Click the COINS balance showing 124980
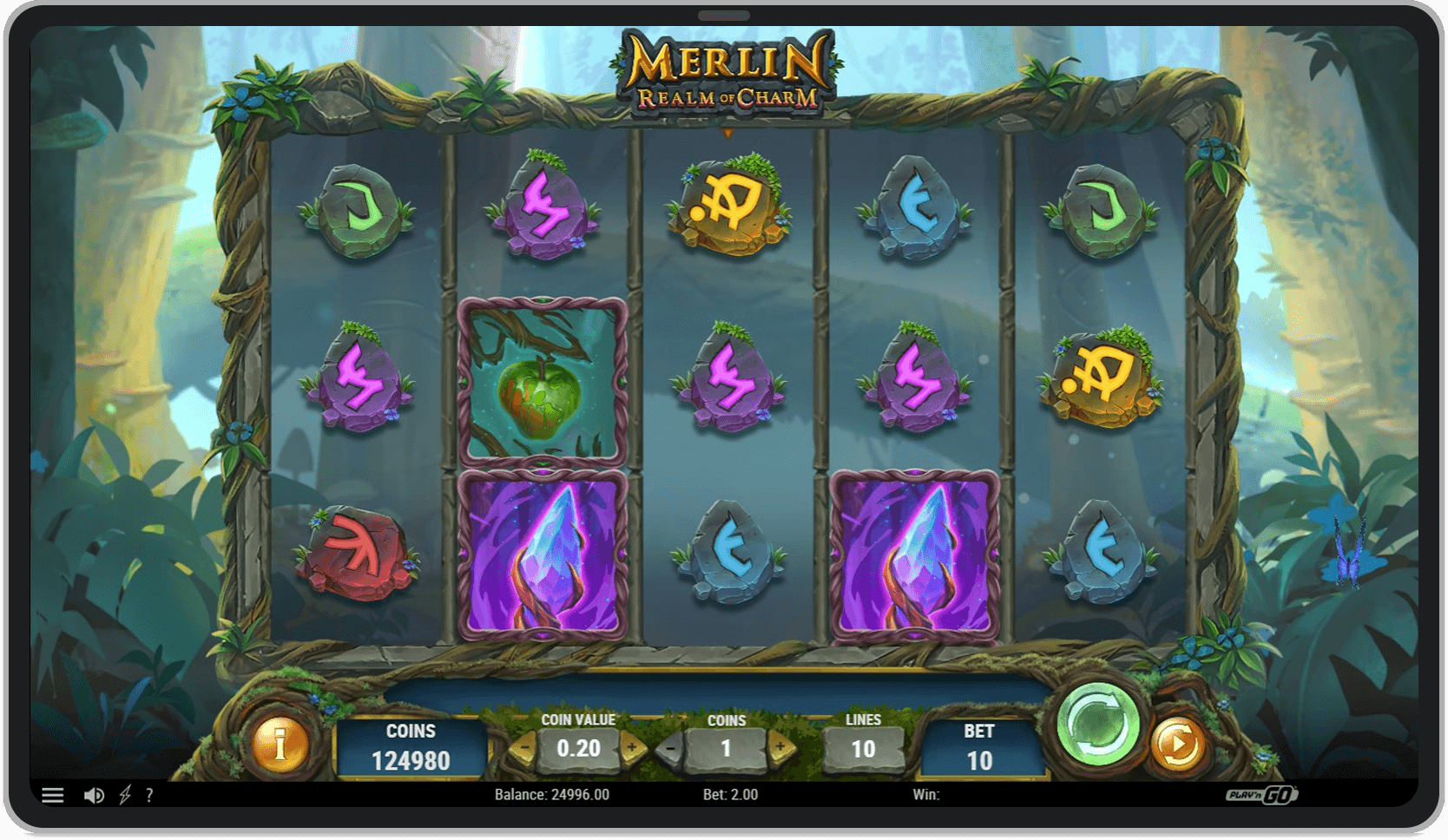This screenshot has width=1448, height=840. click(x=410, y=747)
